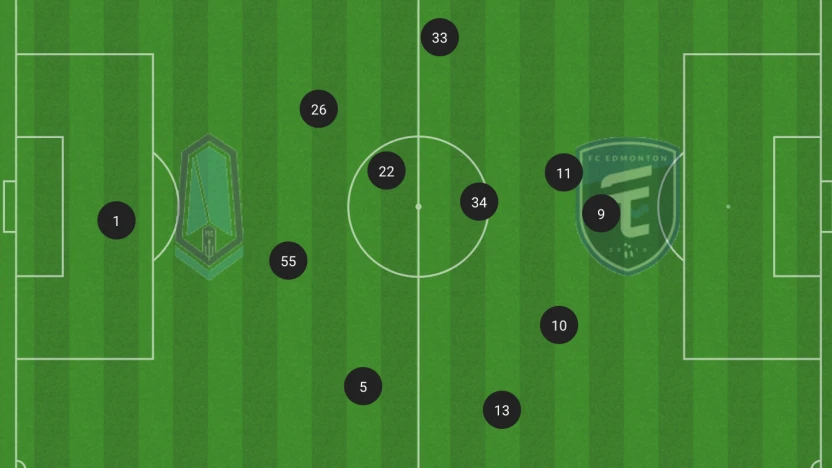Select player number 55 marker
832x468 pixels.
coord(288,261)
